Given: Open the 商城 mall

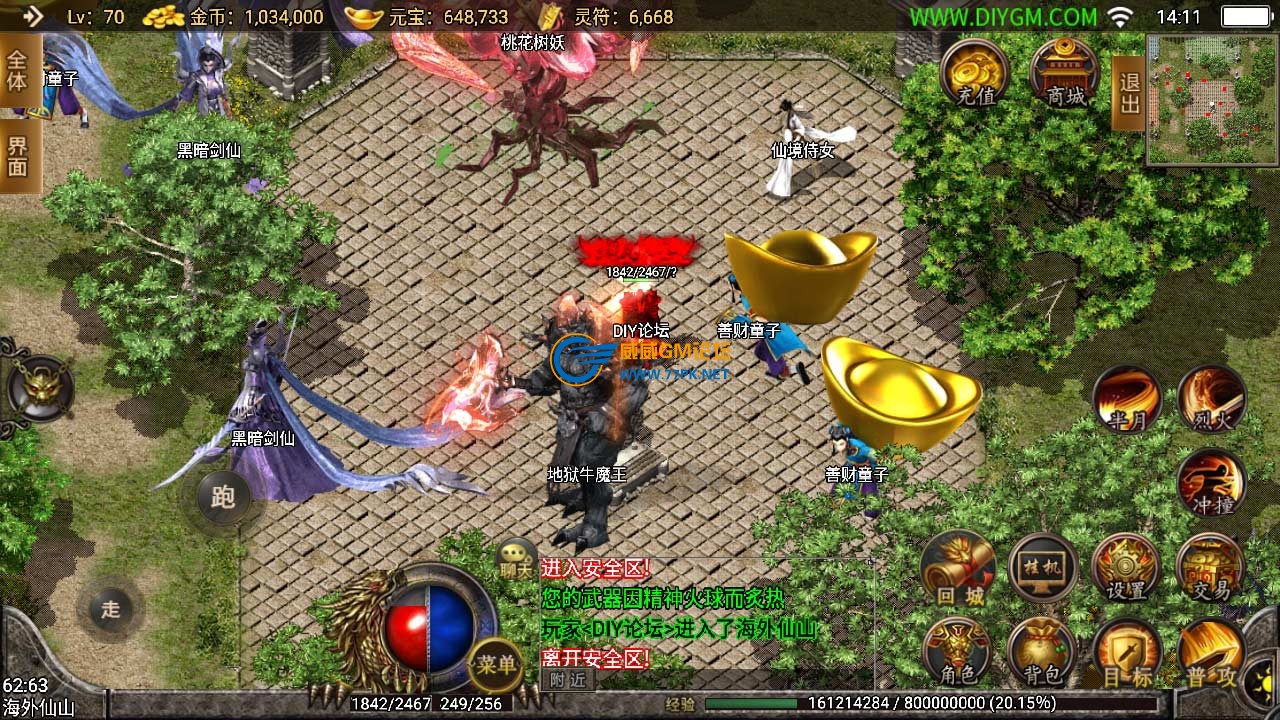Looking at the screenshot, I should click(x=1064, y=72).
